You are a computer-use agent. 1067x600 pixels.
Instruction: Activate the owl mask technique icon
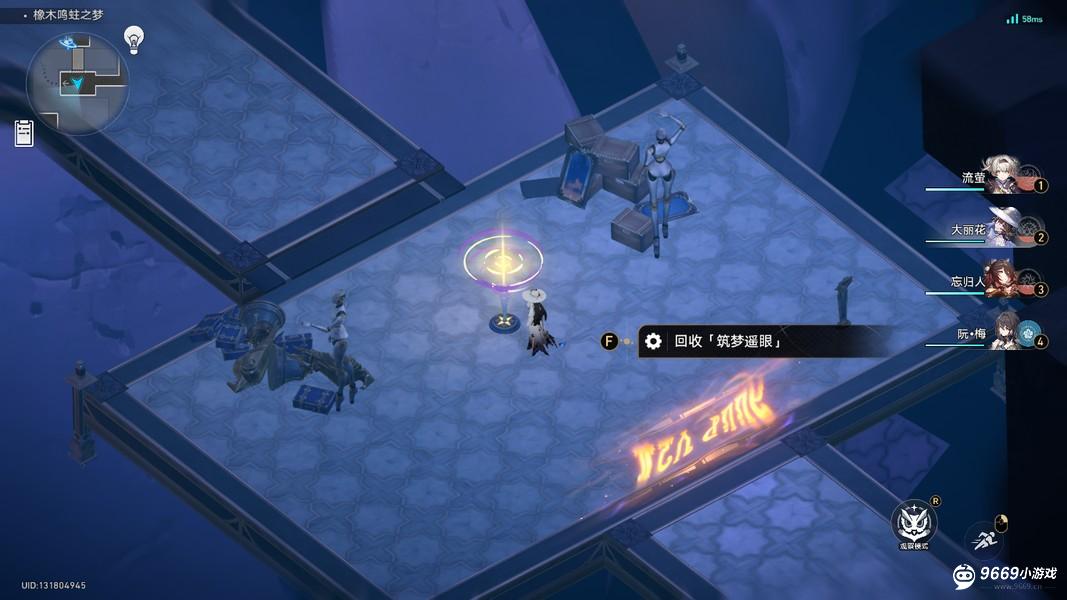(x=913, y=522)
